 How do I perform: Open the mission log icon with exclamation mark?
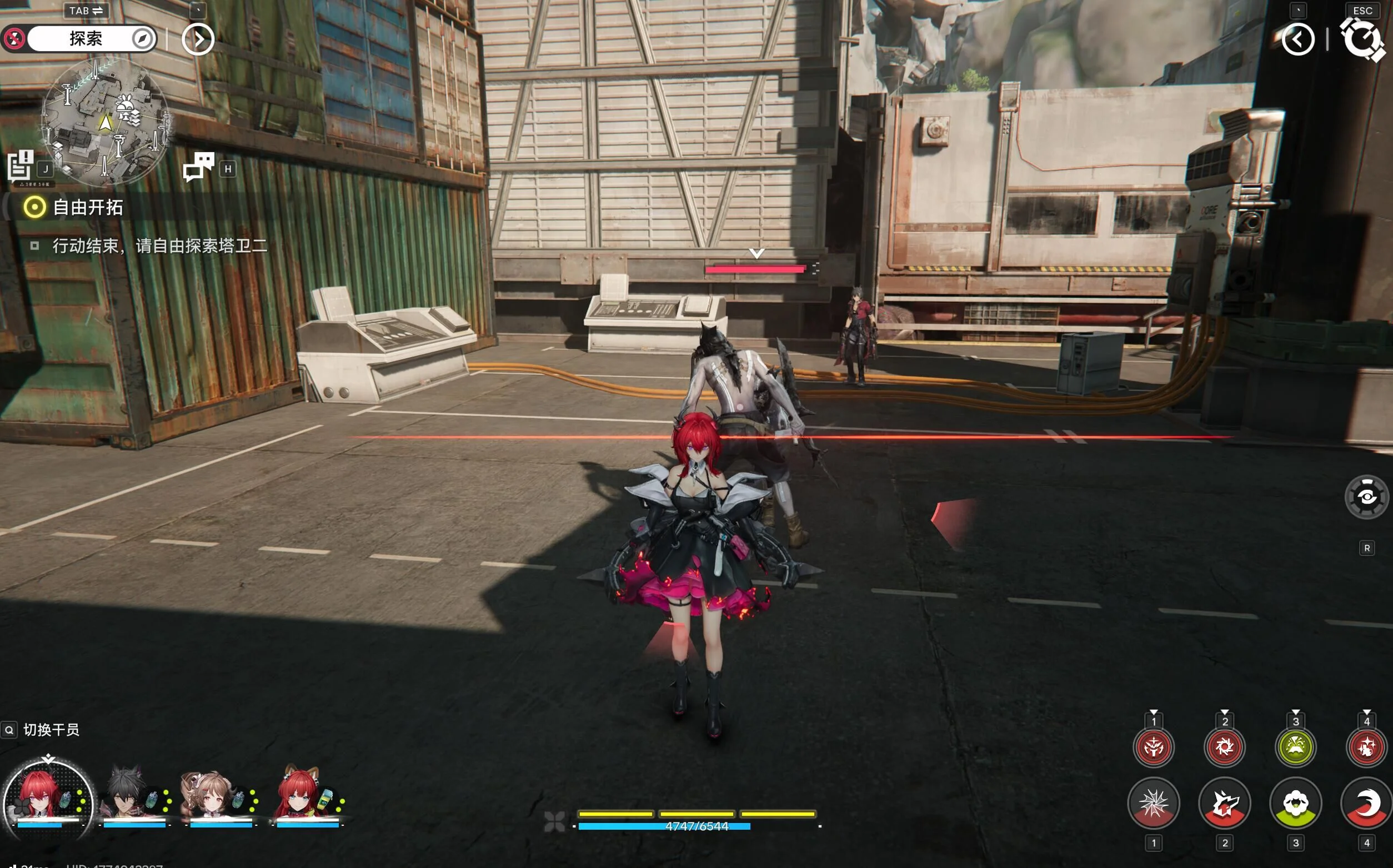[x=21, y=165]
